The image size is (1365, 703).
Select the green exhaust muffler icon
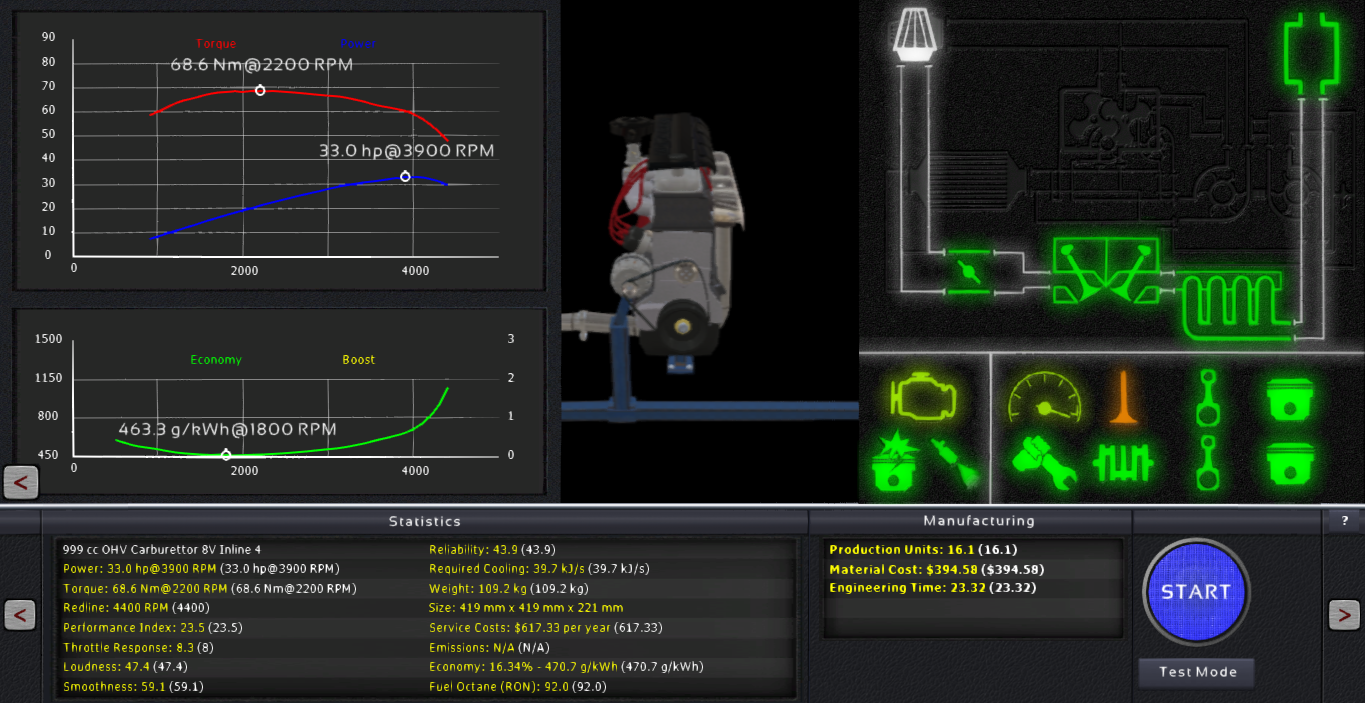pyautogui.click(x=1311, y=54)
